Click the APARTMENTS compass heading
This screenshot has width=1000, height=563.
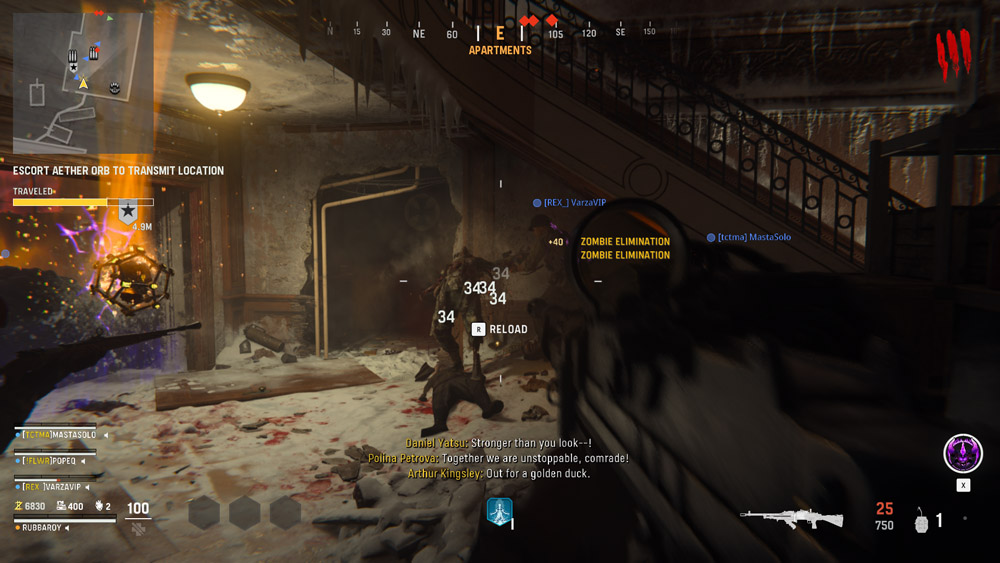click(x=500, y=50)
